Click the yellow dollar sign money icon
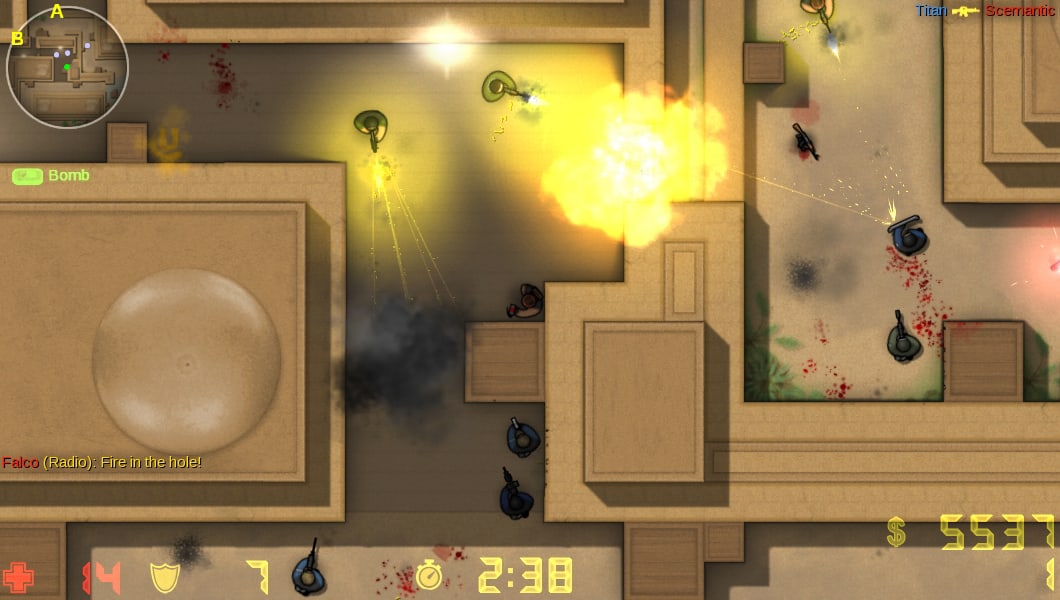The height and width of the screenshot is (600, 1060). pos(896,532)
